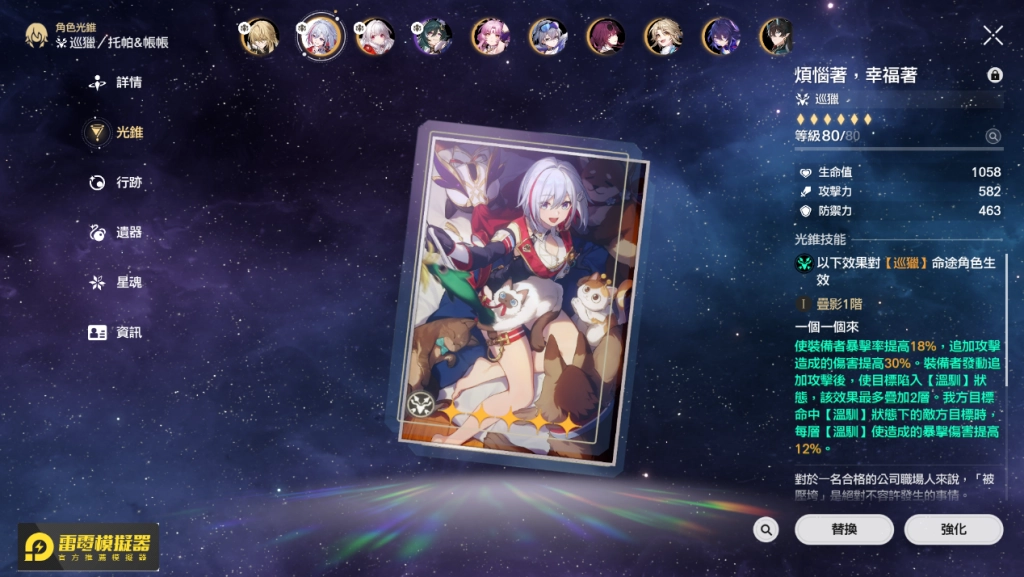This screenshot has width=1024, height=577.
Task: Select the 光錐 light cone tab
Action: coord(117,132)
